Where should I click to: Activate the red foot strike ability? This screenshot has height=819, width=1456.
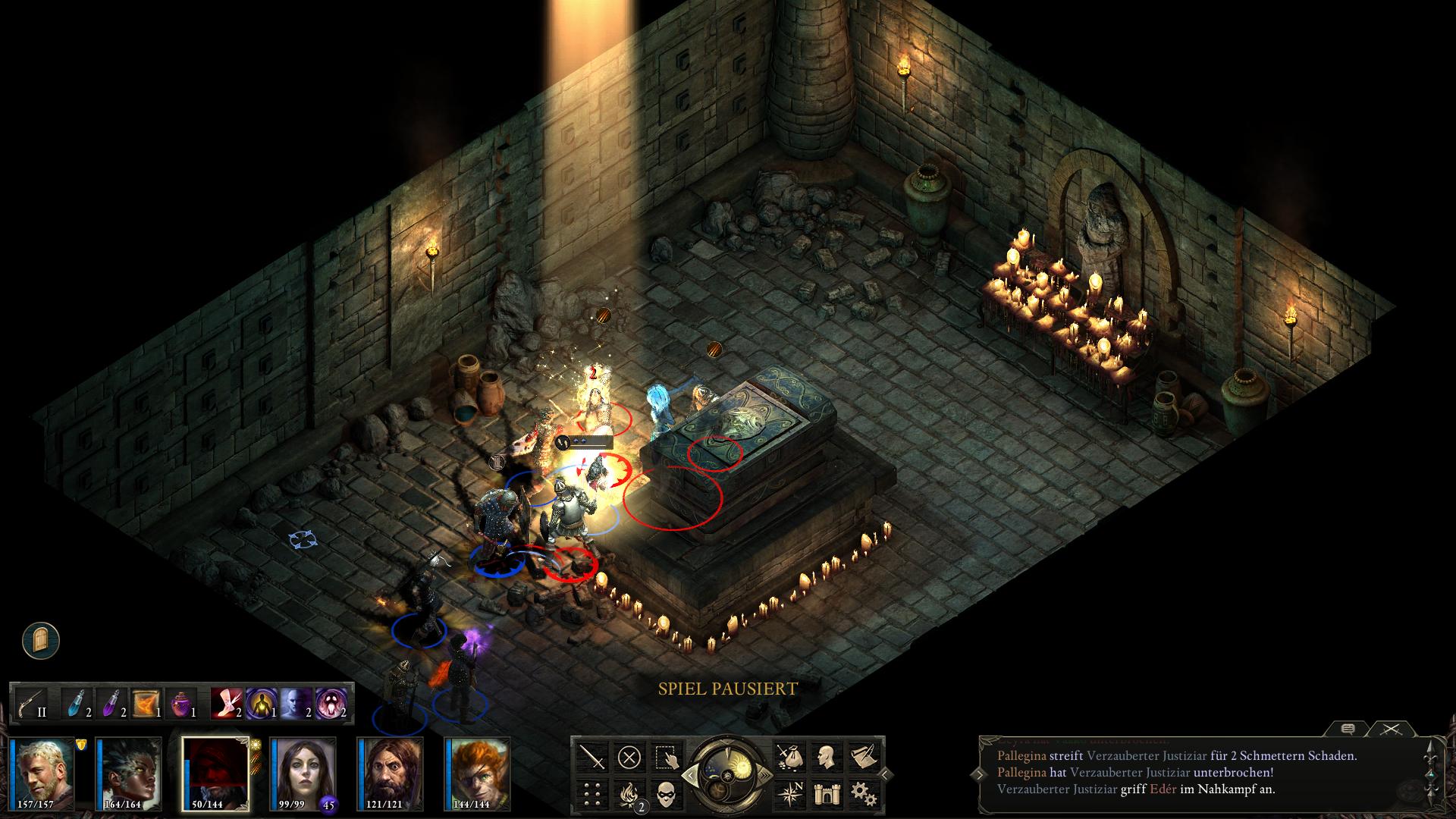coord(226,704)
